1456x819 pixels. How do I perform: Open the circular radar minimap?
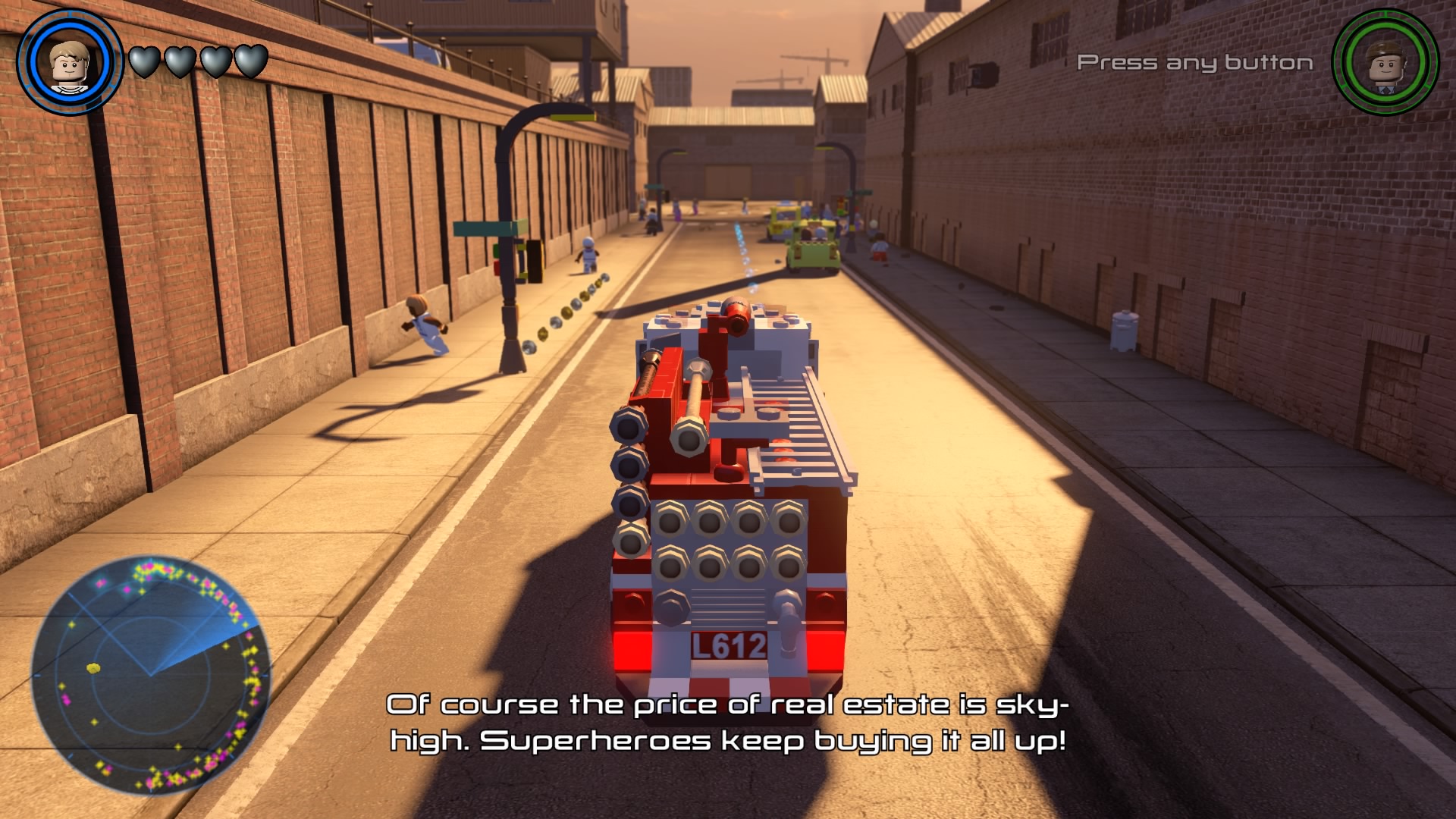click(151, 674)
